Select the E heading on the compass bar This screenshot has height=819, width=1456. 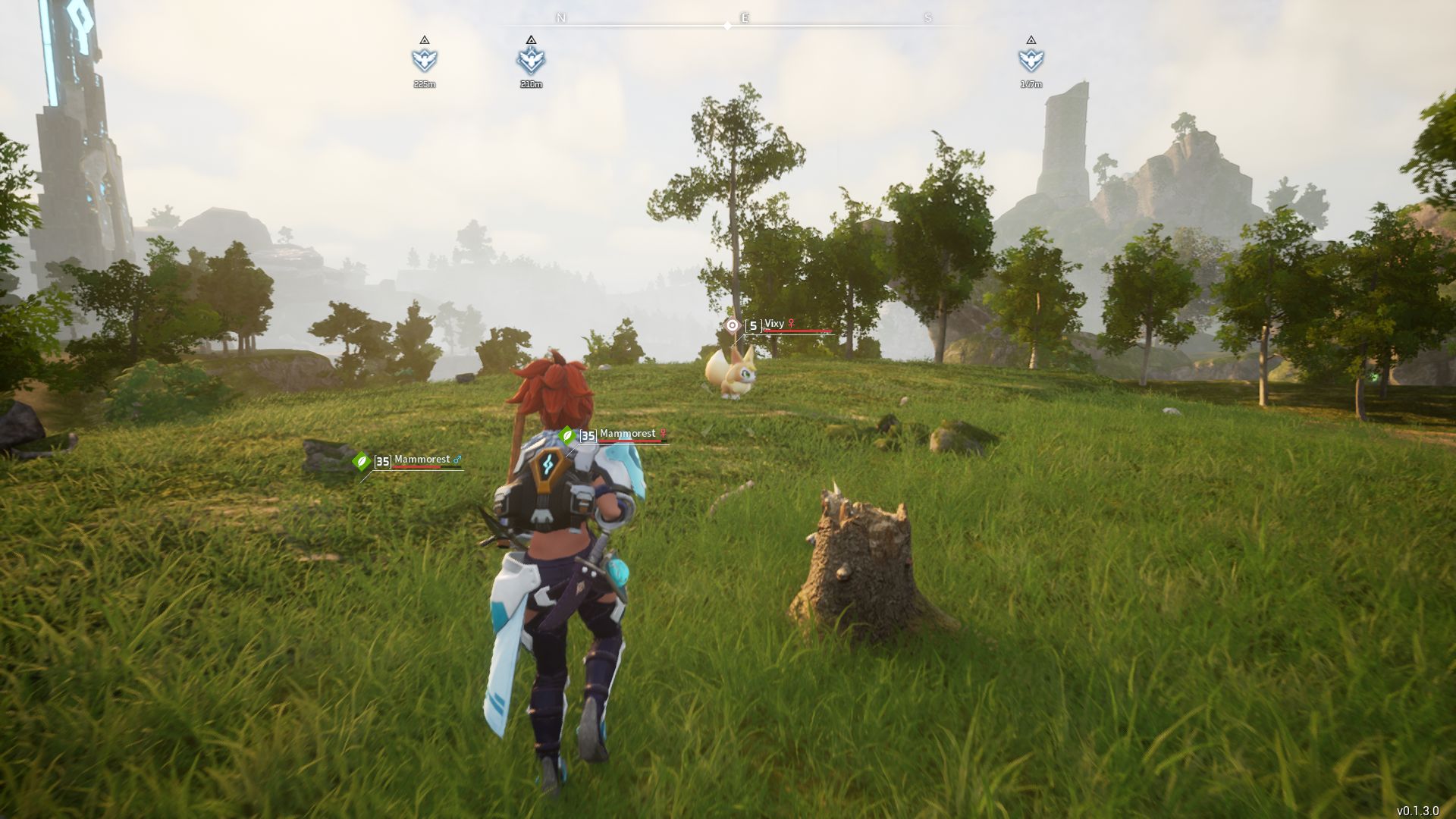(x=744, y=16)
